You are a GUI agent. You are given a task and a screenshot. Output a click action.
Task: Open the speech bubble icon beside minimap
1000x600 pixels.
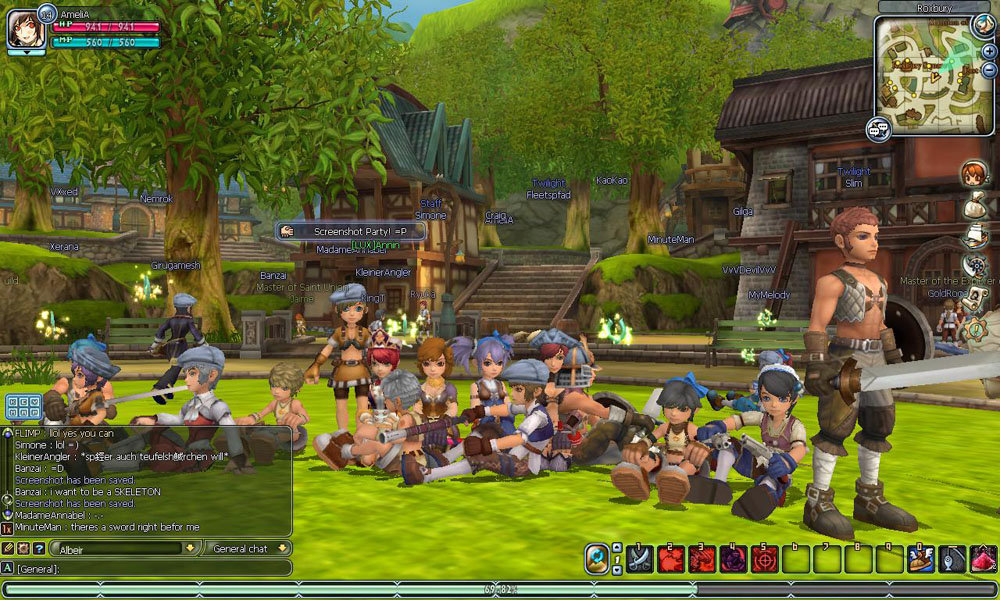tap(879, 129)
